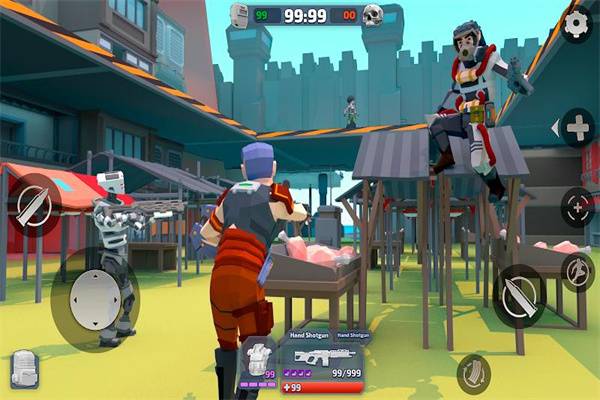Reload with the magazine button

[473, 374]
